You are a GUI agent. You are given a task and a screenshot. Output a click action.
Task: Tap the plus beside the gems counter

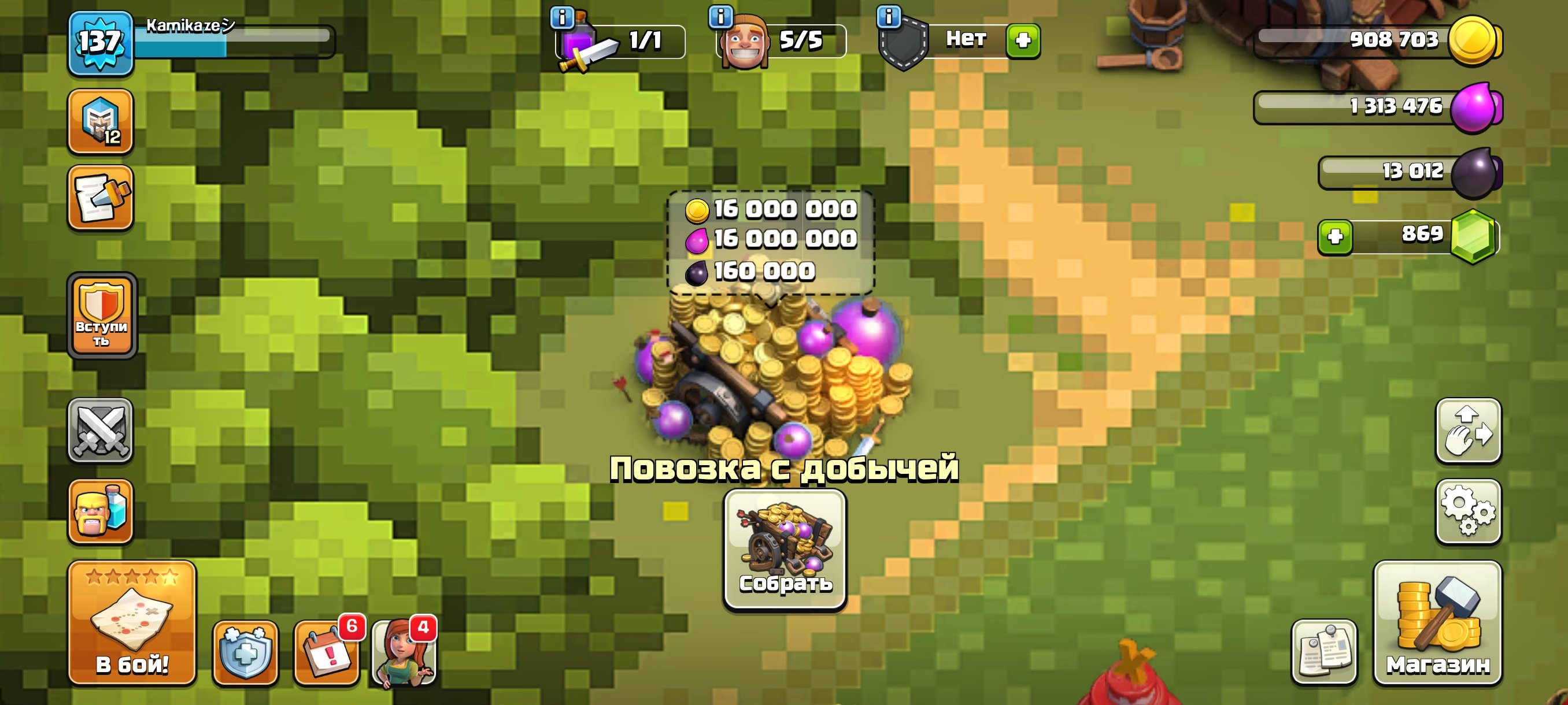pyautogui.click(x=1336, y=238)
